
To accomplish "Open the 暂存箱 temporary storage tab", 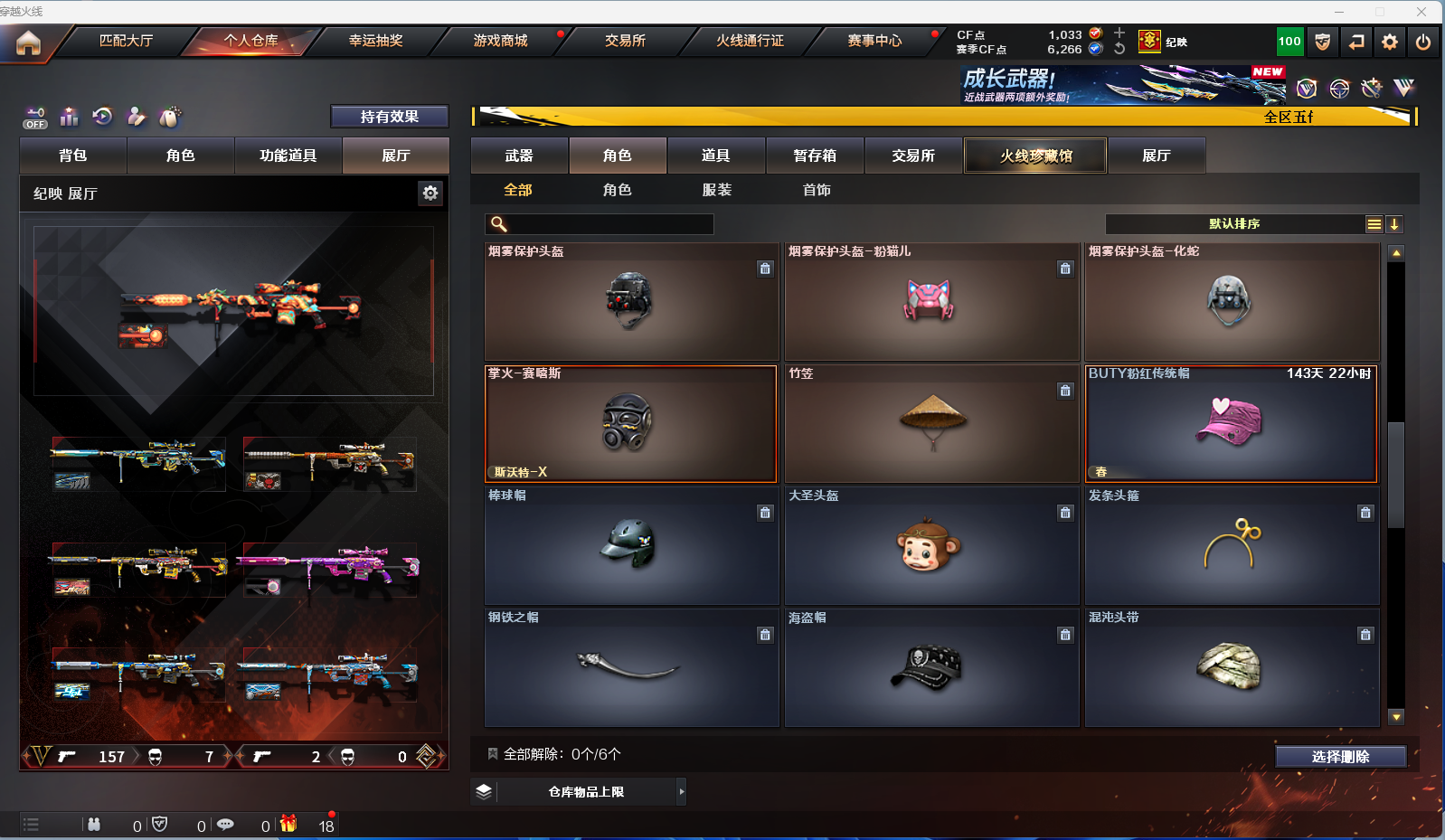I will [815, 156].
